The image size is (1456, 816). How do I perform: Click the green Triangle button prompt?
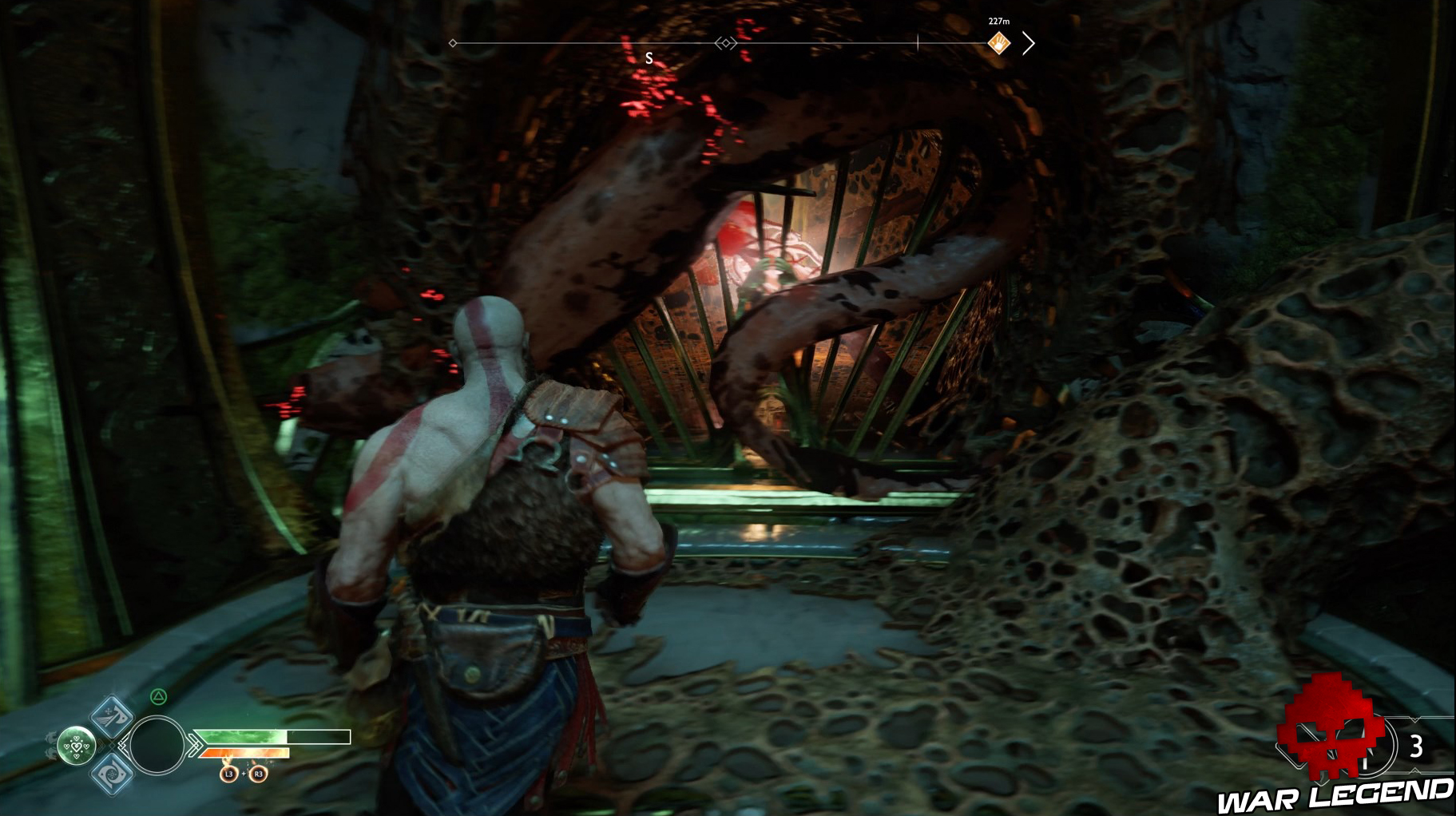(158, 696)
